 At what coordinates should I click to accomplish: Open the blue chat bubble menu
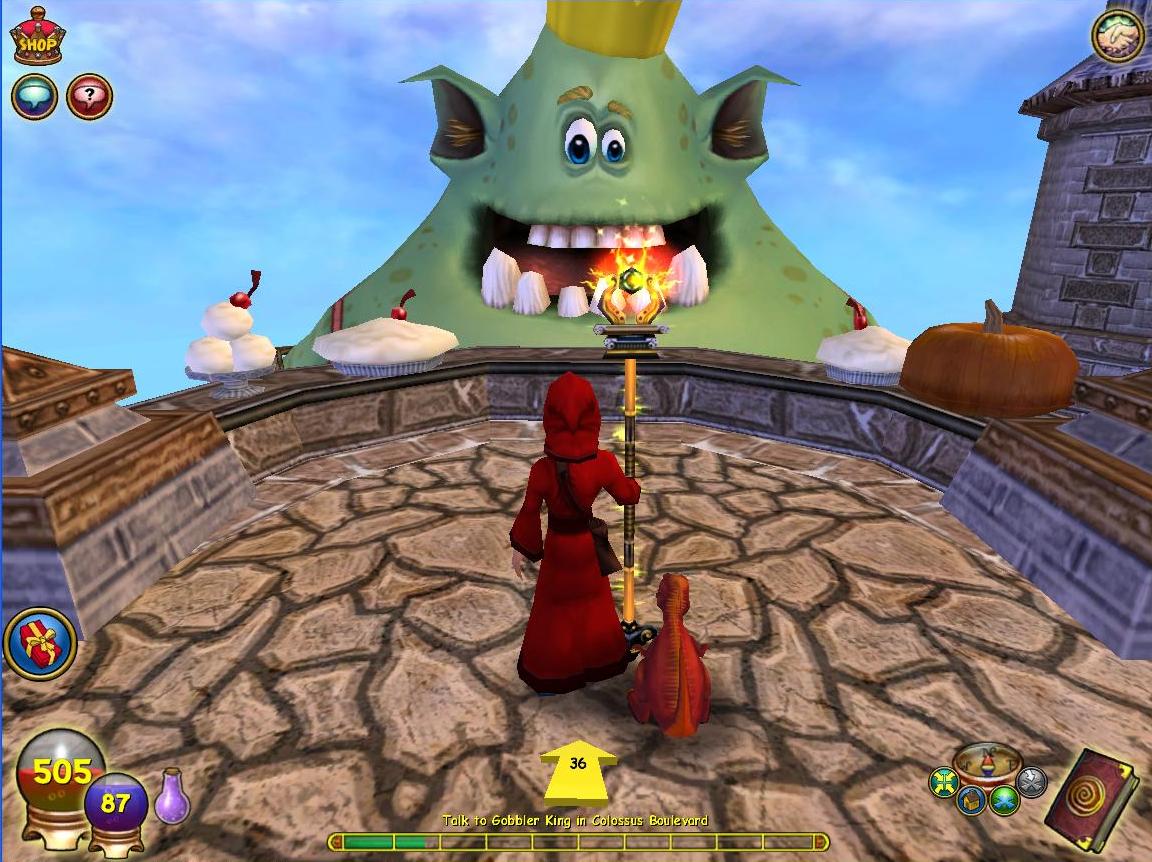(34, 97)
